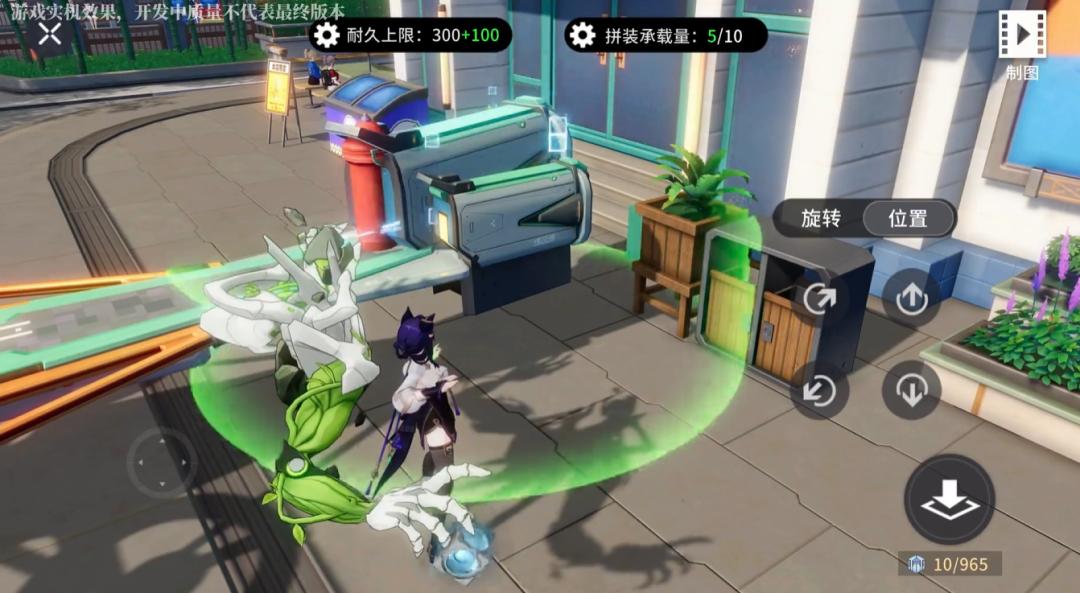Open the 拼装承载量 capacity gear settings

click(x=582, y=35)
